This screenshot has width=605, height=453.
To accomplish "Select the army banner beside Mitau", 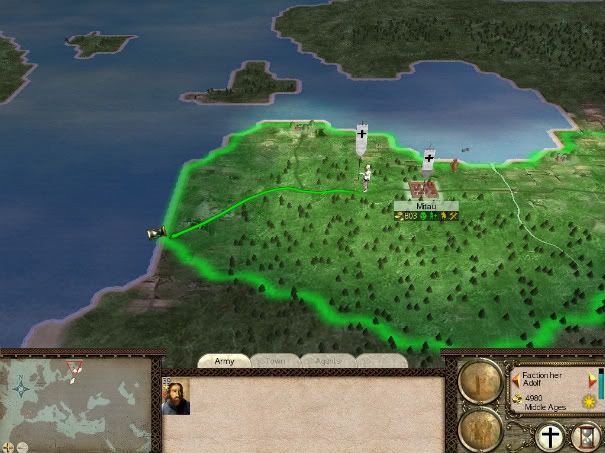I will (x=429, y=160).
